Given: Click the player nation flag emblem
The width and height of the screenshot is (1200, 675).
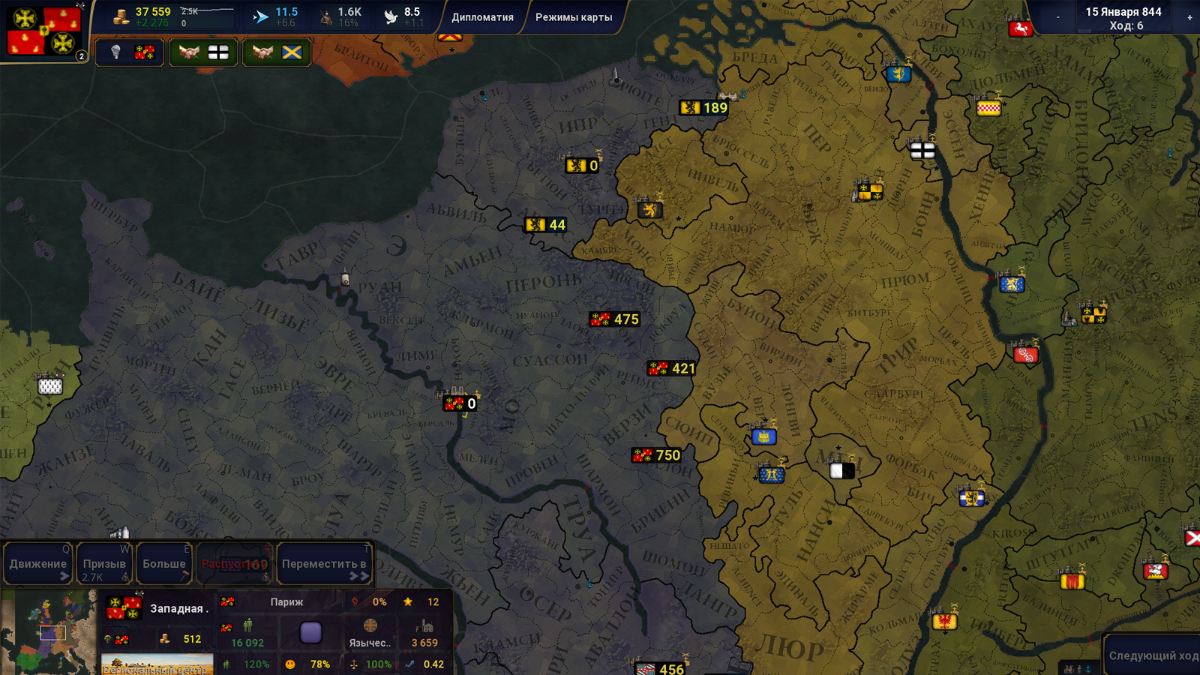Looking at the screenshot, I should tap(45, 31).
